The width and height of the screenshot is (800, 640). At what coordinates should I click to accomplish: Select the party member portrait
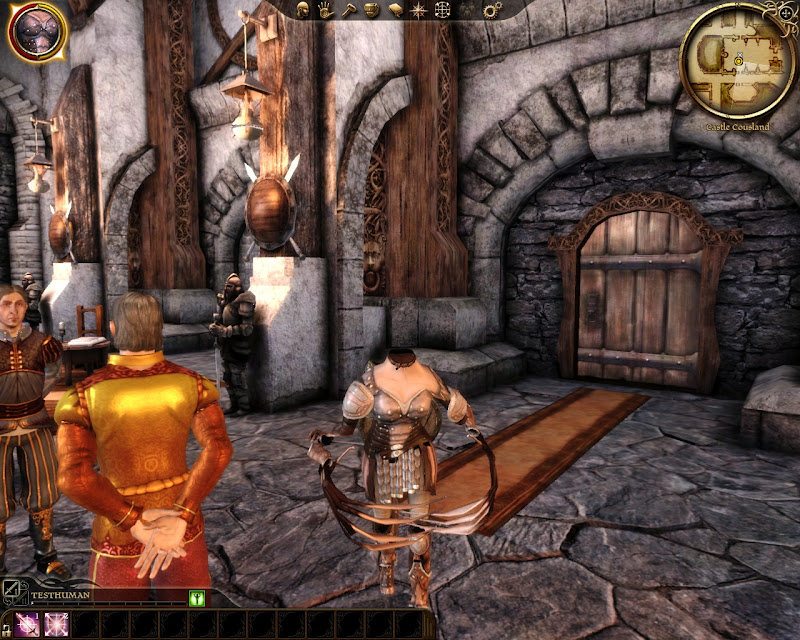37,30
